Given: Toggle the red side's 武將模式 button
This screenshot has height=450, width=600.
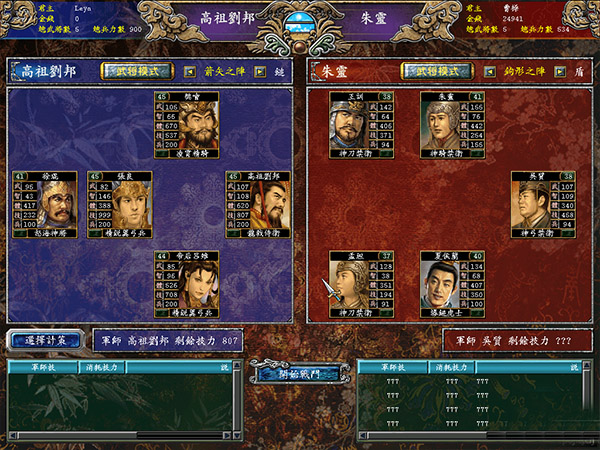Looking at the screenshot, I should [436, 71].
